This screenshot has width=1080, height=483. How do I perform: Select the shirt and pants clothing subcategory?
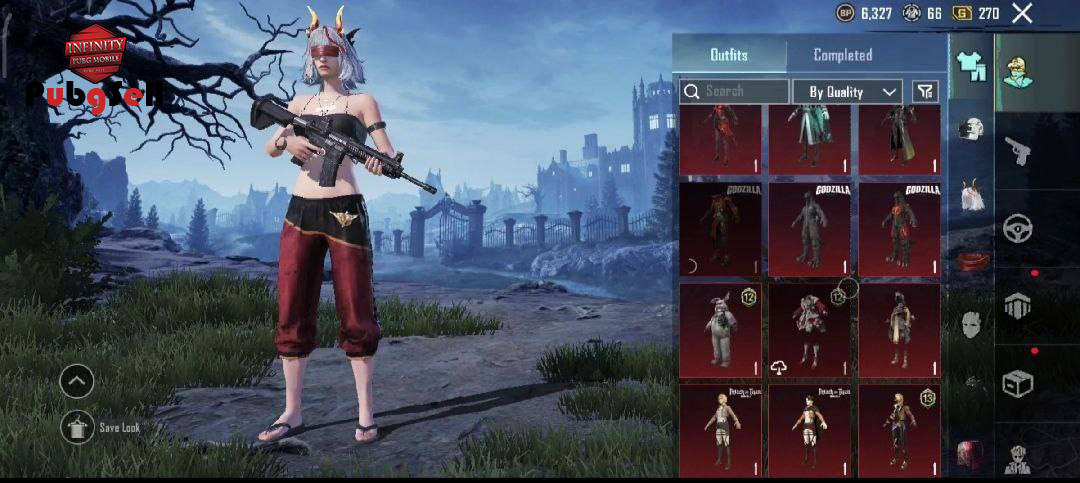click(x=971, y=65)
